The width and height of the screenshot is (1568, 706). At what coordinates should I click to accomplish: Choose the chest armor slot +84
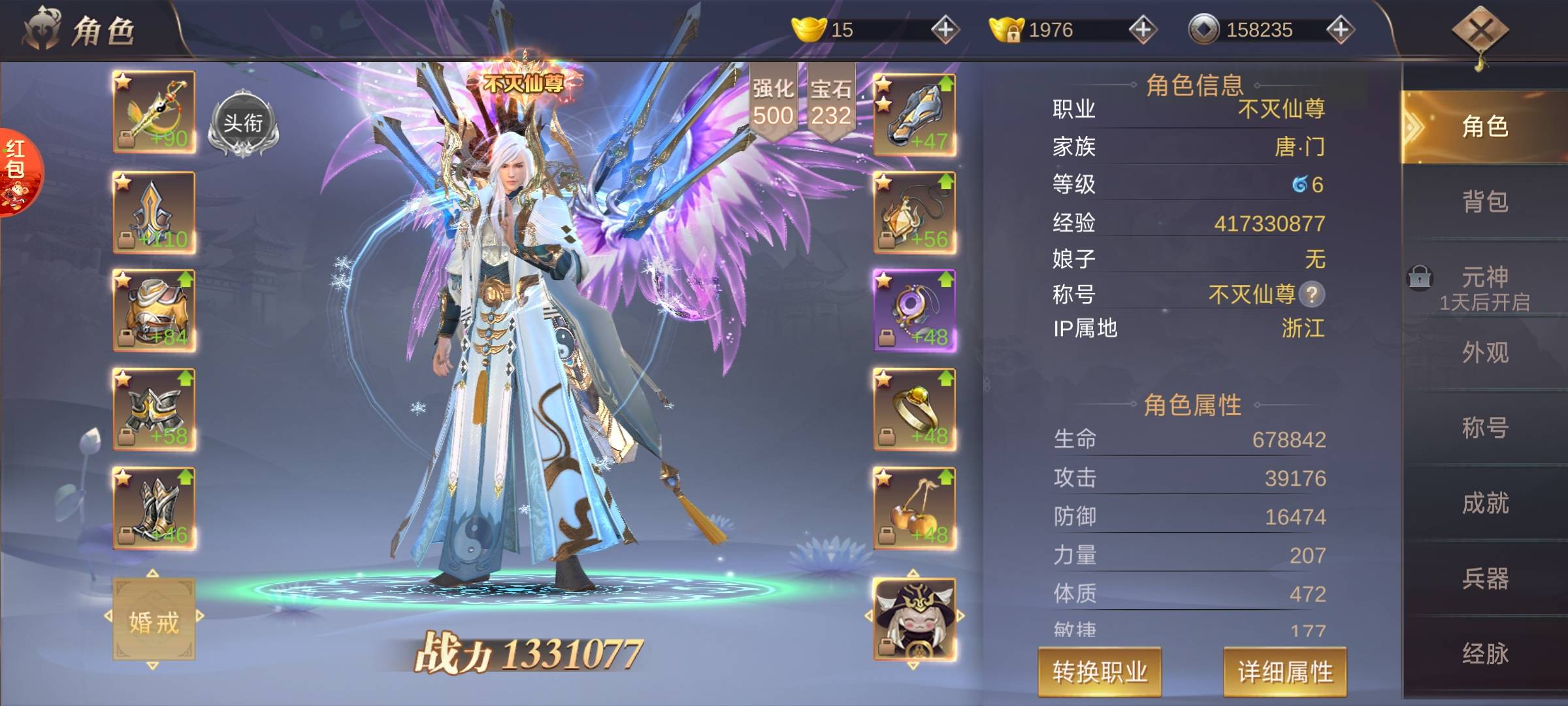[154, 311]
